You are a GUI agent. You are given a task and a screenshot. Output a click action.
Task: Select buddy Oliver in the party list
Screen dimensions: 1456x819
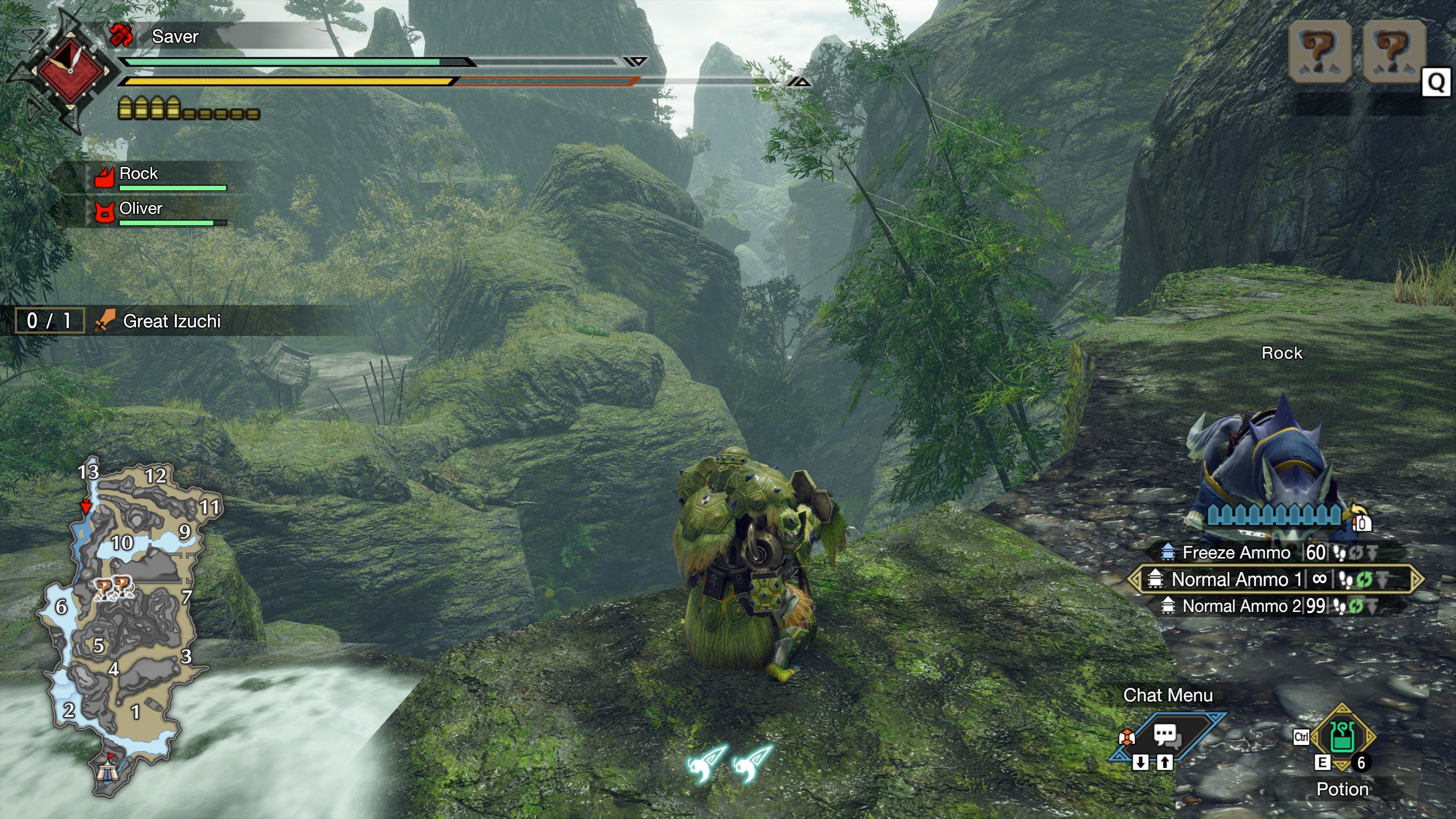coord(141,209)
